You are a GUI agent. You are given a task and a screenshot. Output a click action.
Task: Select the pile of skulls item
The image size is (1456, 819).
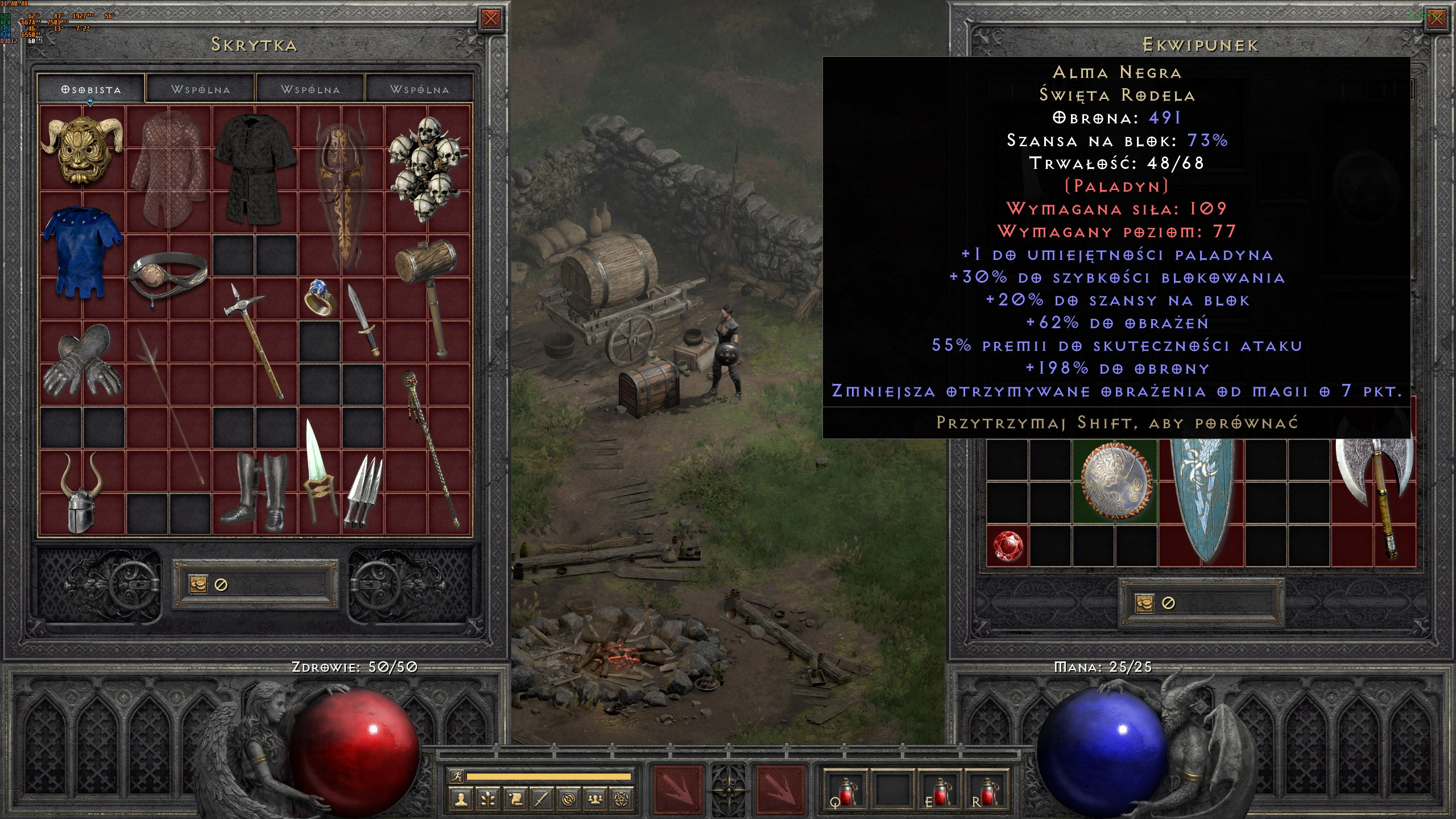(x=428, y=168)
